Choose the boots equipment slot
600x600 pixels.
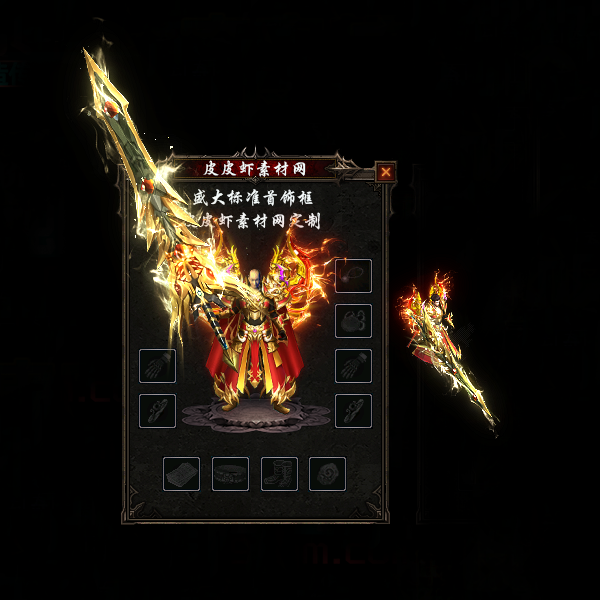pos(279,474)
